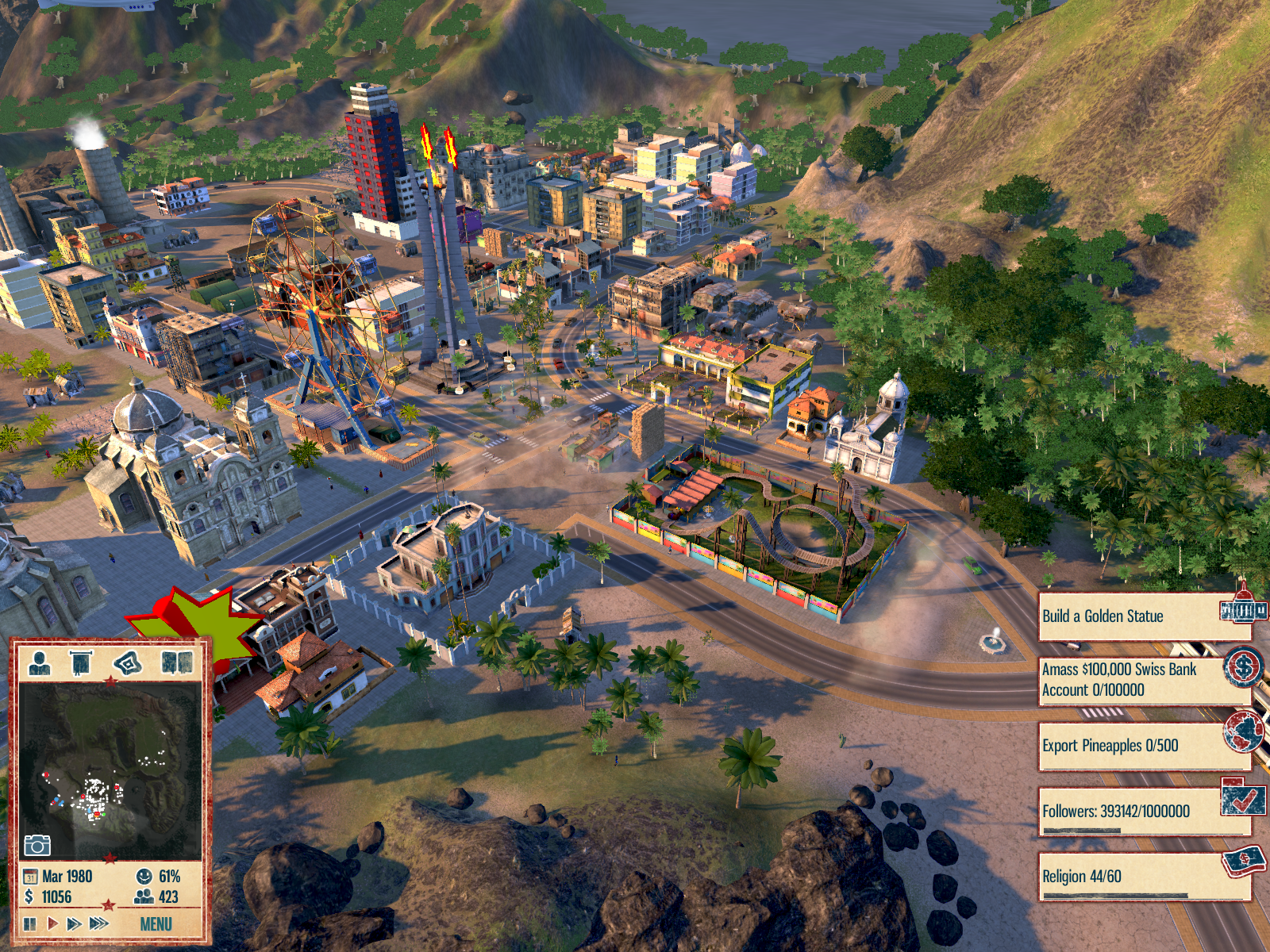Open the almanac book icon
Image resolution: width=1270 pixels, height=952 pixels.
177,661
